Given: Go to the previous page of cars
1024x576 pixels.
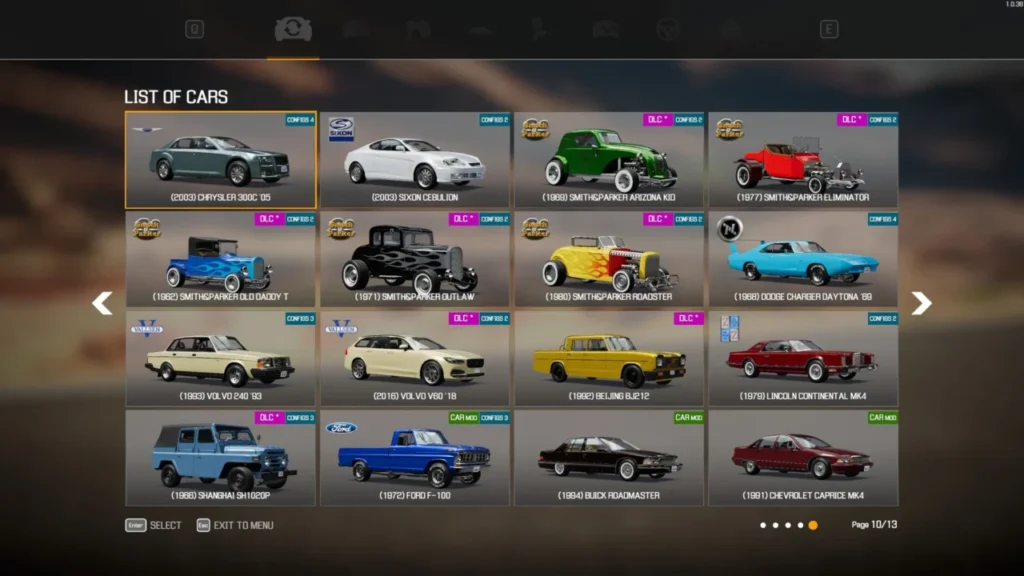Looking at the screenshot, I should click(x=102, y=303).
